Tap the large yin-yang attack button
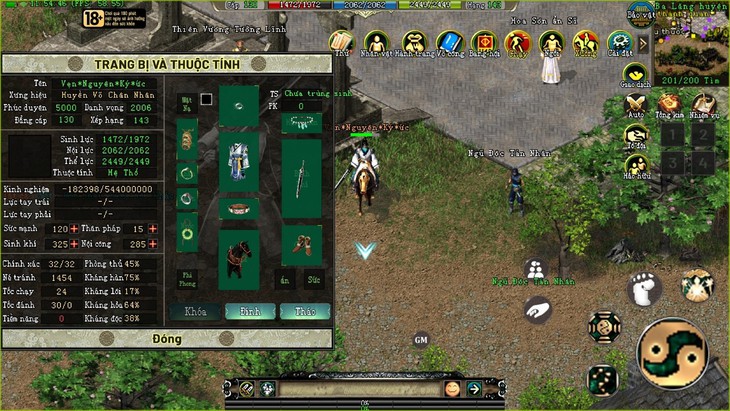The height and width of the screenshot is (411, 730). (x=673, y=354)
